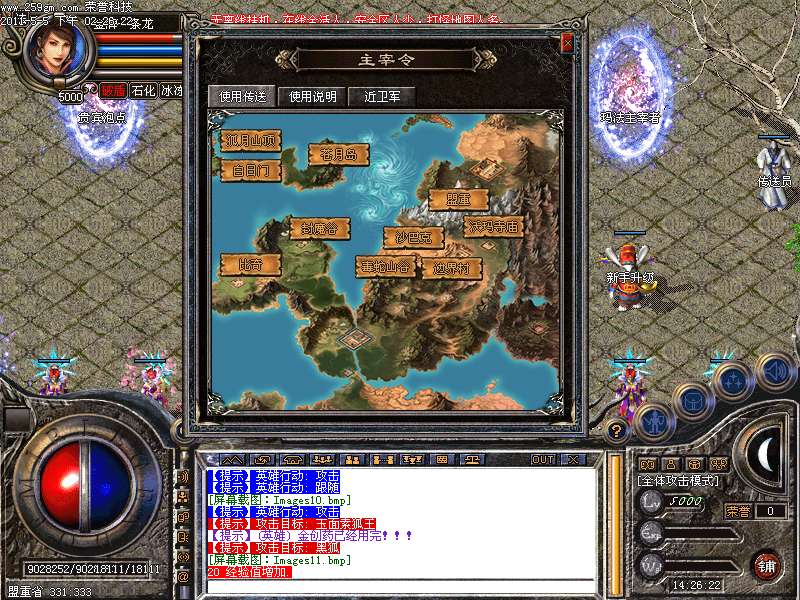
Task: Select the 盟重 map destination
Action: tap(458, 199)
